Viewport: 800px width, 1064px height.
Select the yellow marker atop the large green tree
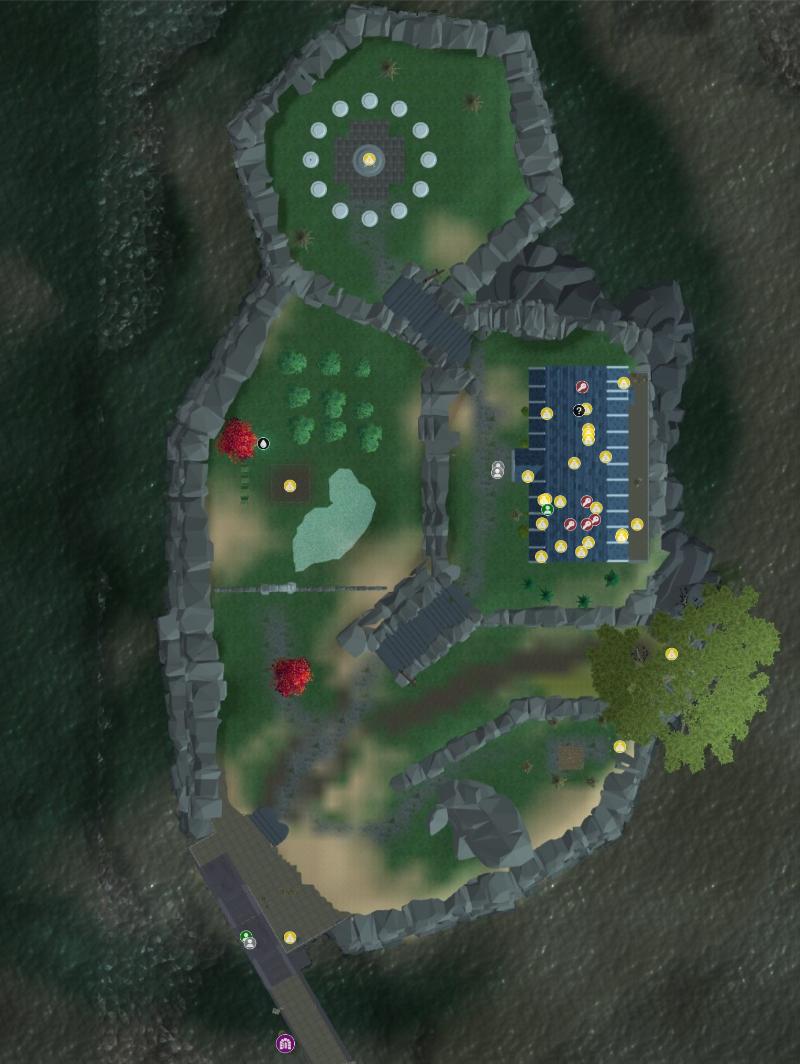coord(672,654)
